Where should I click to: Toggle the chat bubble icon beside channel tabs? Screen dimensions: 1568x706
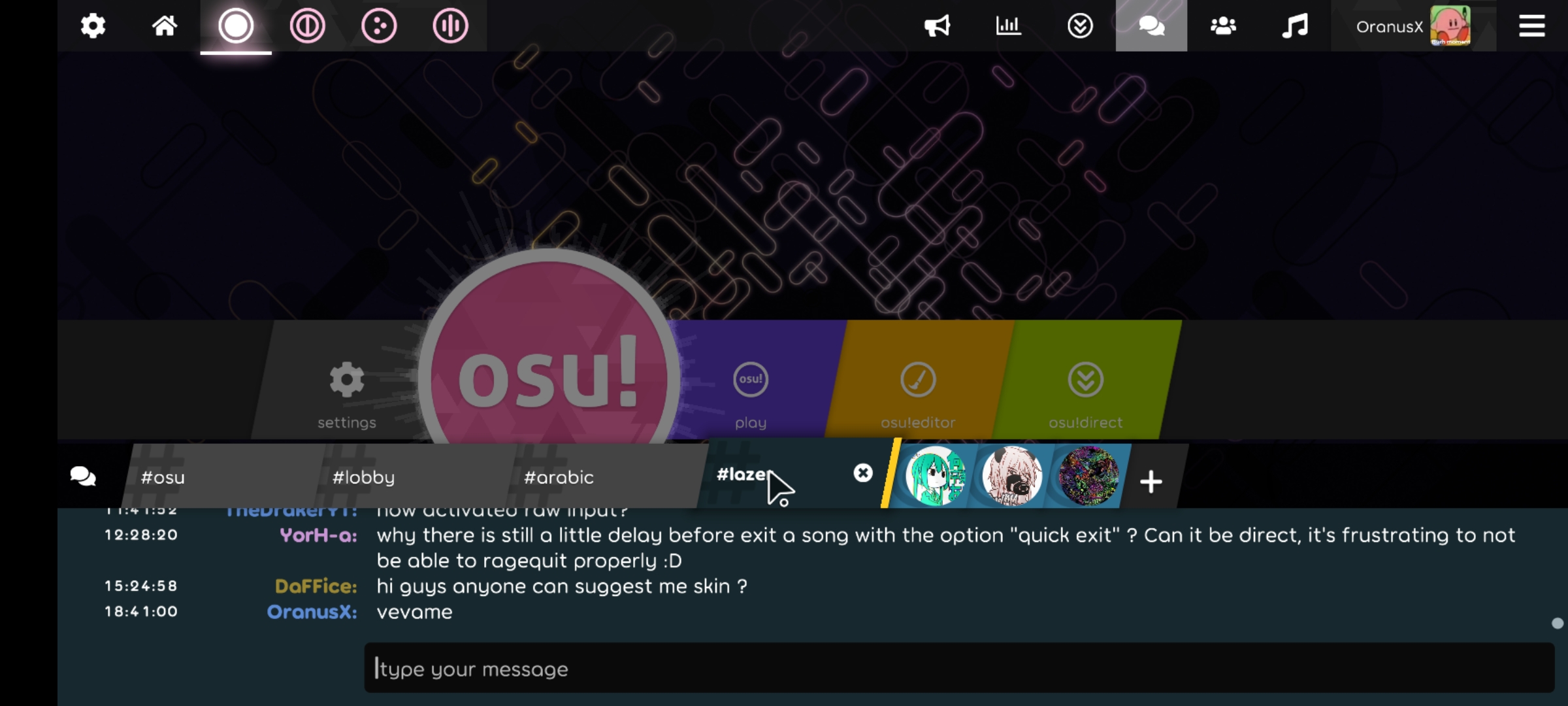point(83,477)
